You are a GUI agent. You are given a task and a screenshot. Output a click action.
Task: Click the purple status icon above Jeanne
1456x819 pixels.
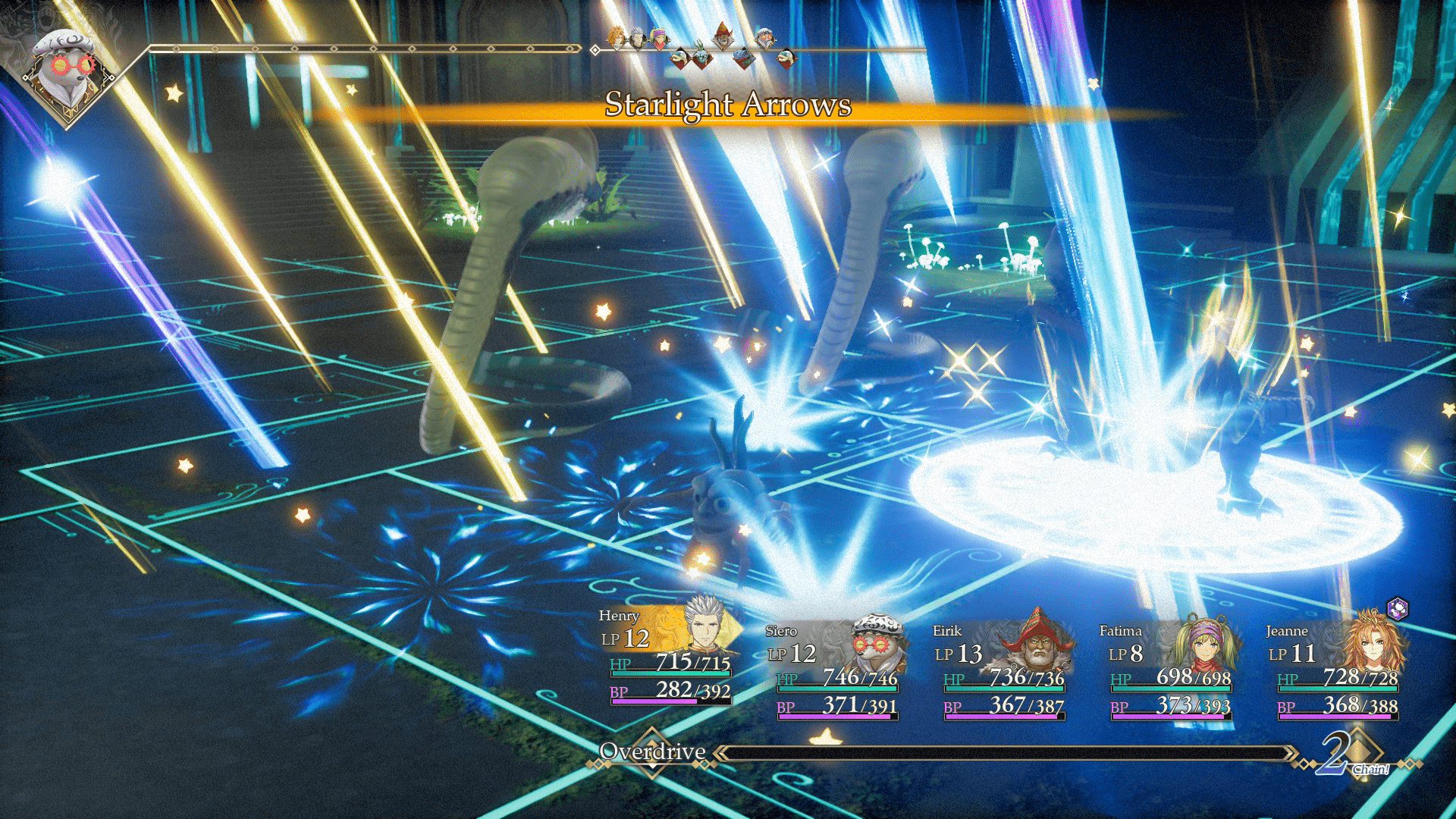[1397, 608]
